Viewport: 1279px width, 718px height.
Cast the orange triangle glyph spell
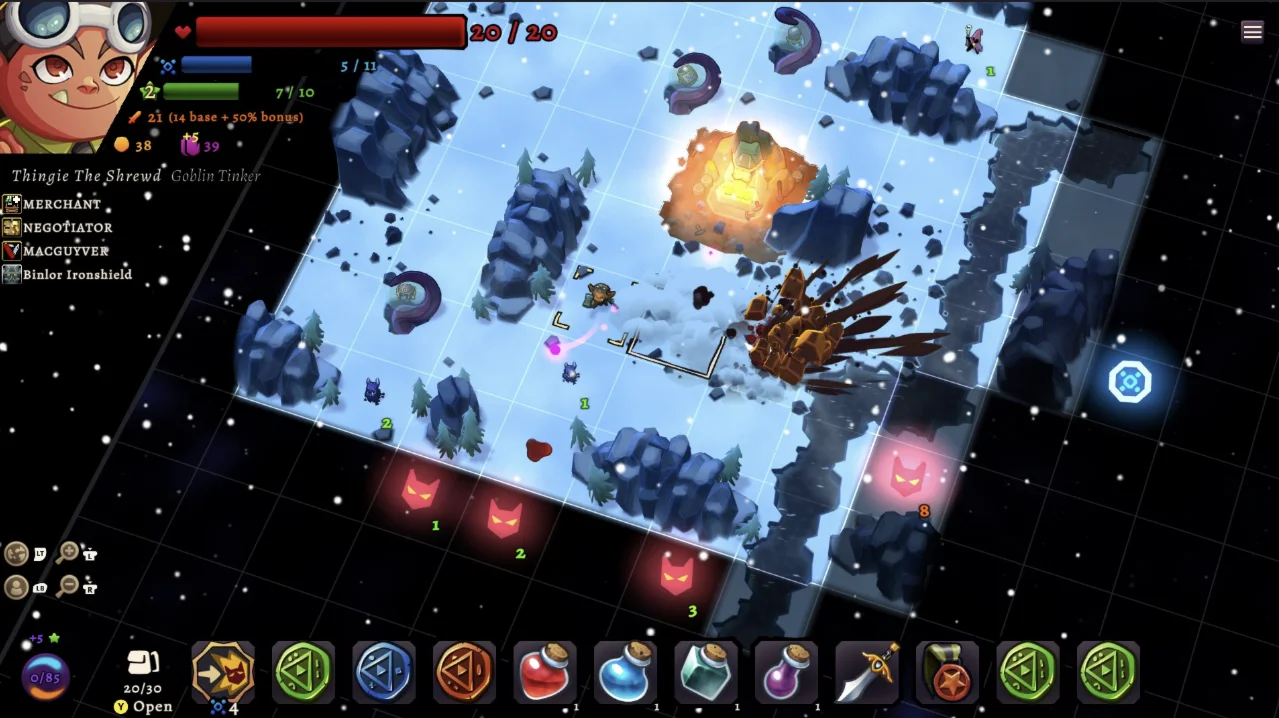click(x=465, y=672)
